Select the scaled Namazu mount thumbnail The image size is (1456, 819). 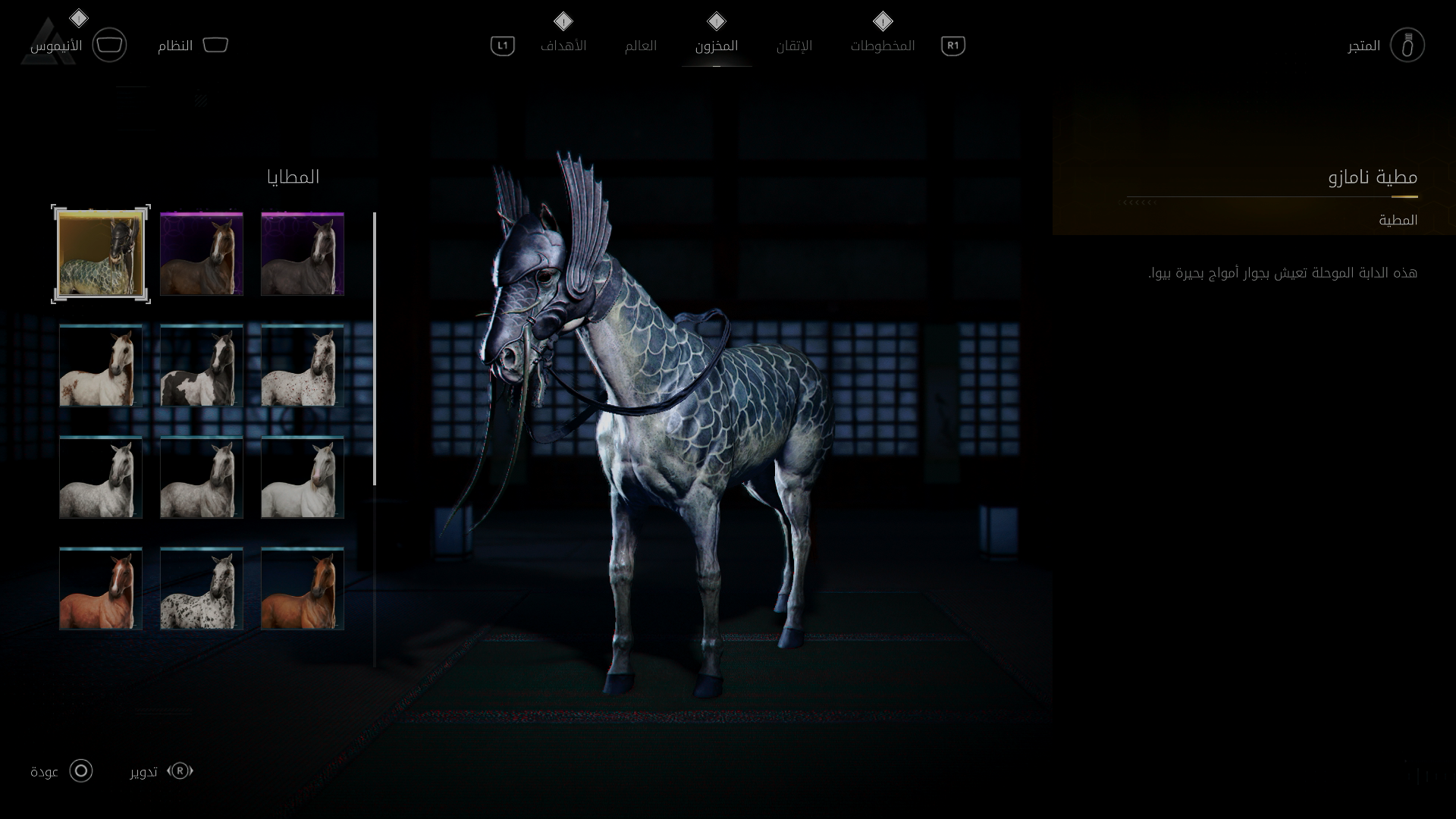[101, 254]
